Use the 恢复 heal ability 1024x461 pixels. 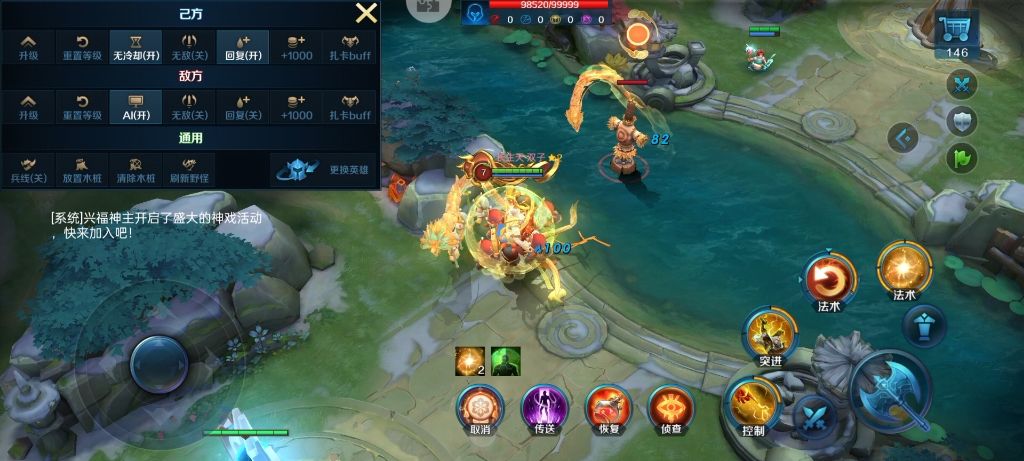click(x=608, y=408)
